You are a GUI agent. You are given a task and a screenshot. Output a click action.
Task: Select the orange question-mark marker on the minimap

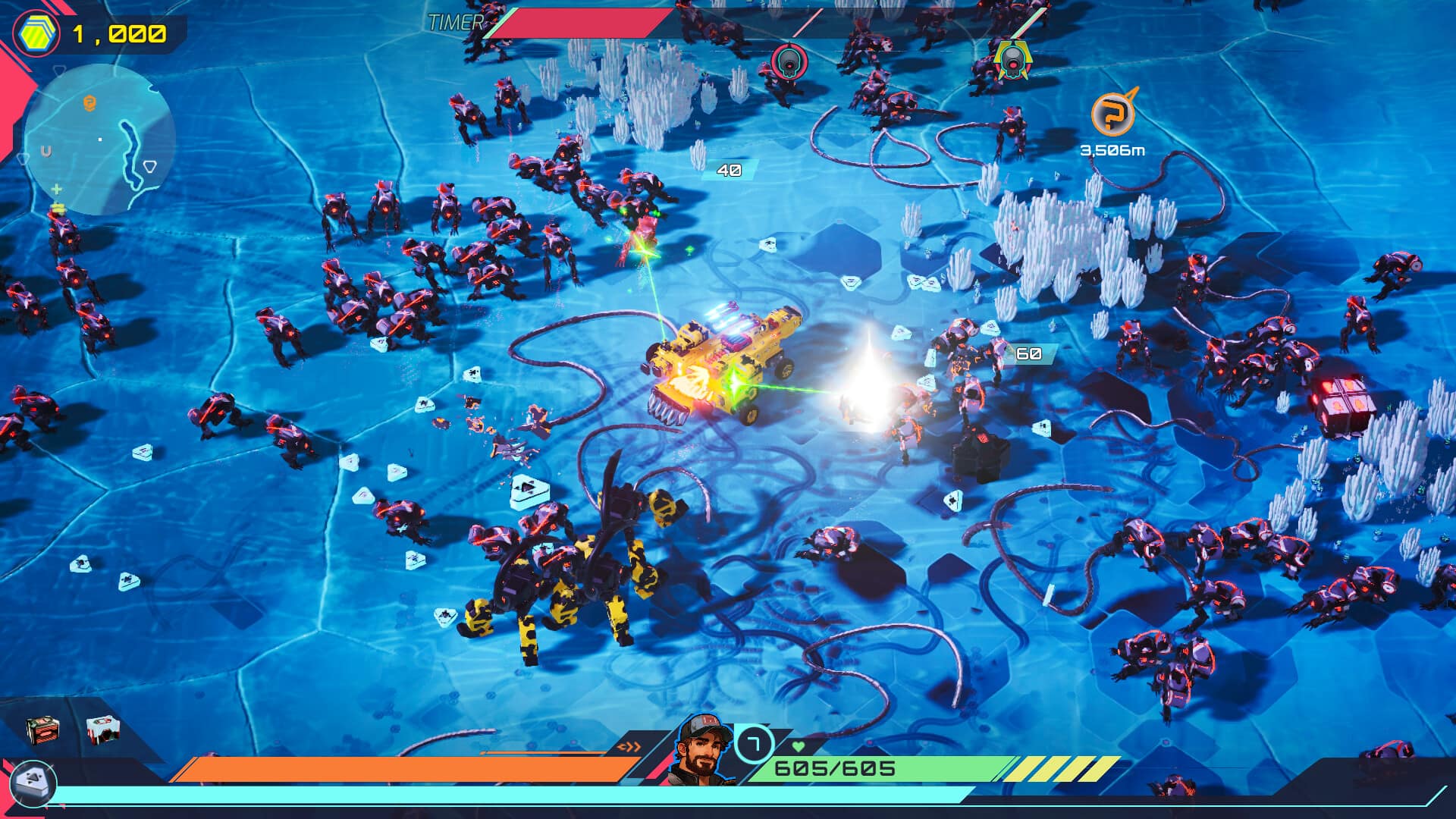pos(89,102)
